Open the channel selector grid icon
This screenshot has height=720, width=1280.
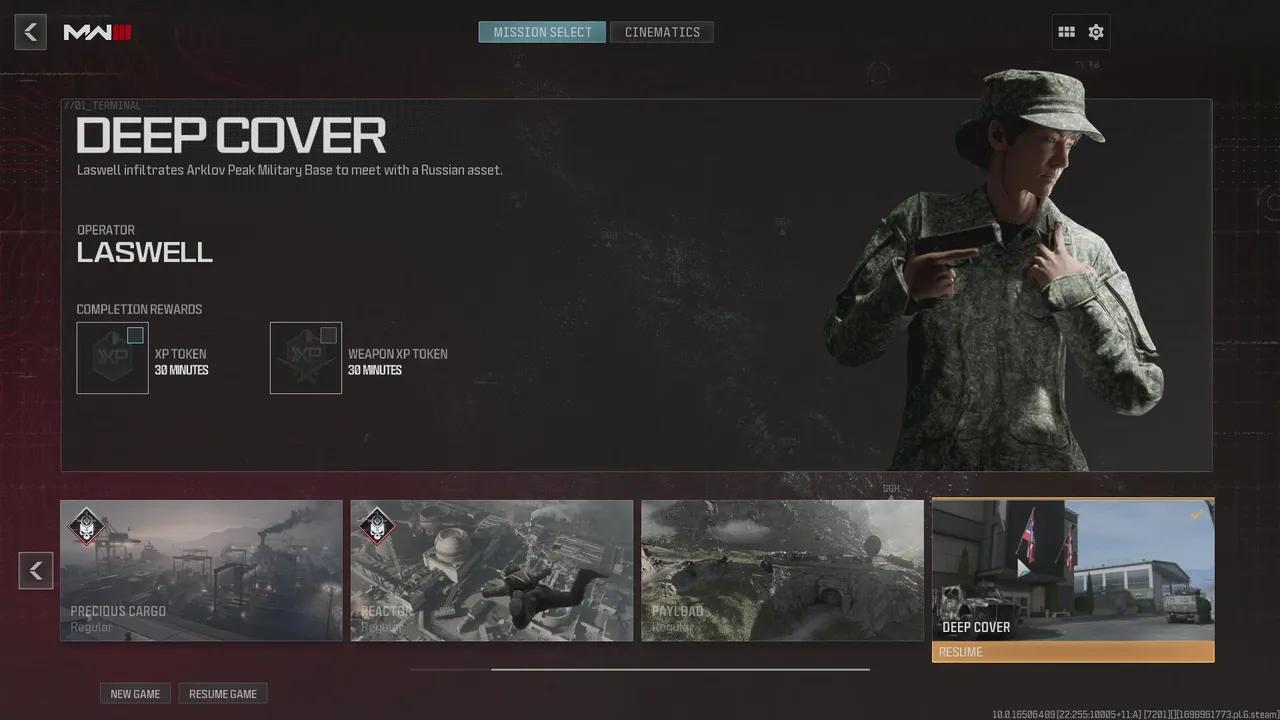pyautogui.click(x=1066, y=31)
